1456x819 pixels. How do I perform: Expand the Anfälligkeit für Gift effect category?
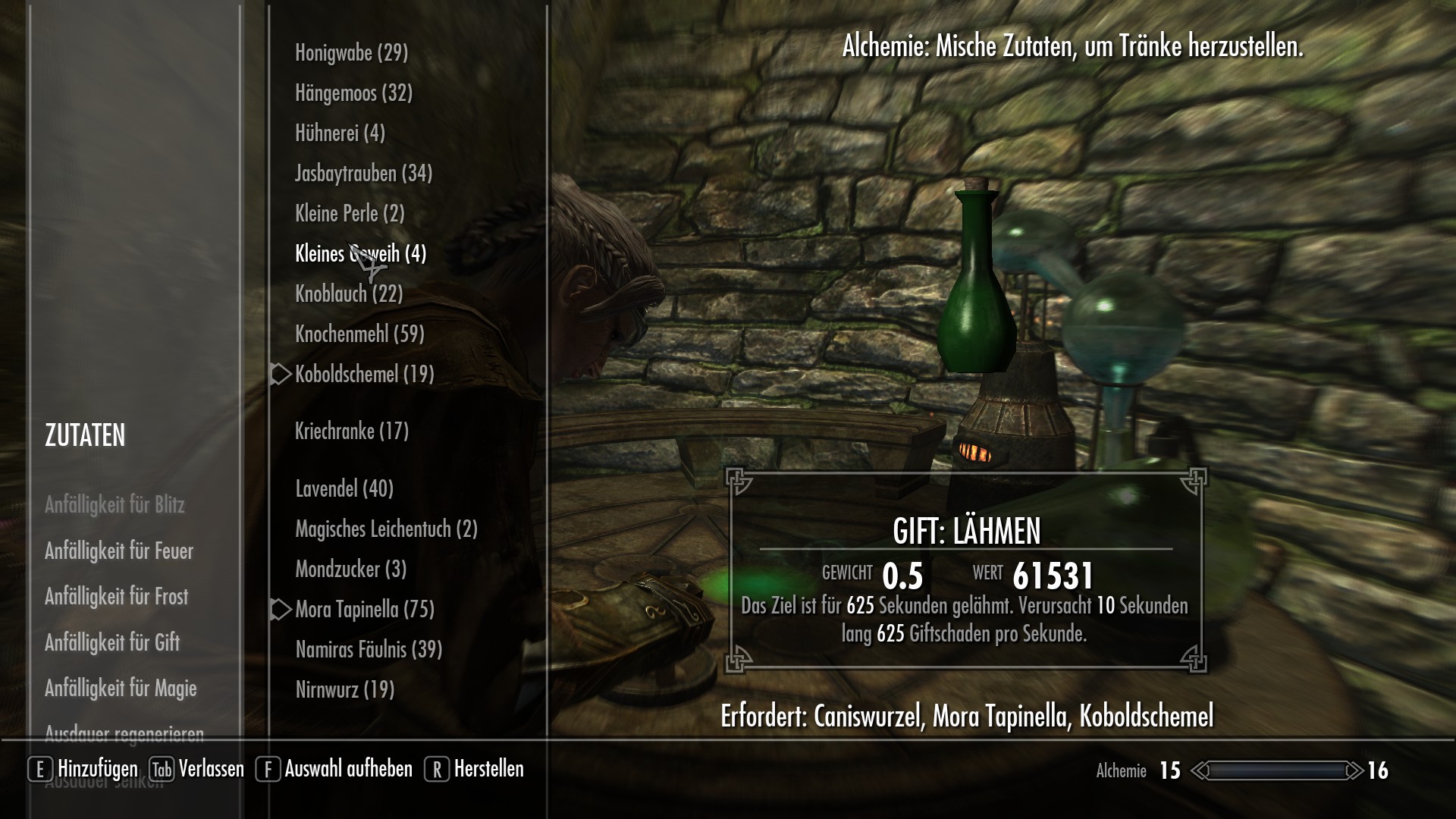[112, 643]
